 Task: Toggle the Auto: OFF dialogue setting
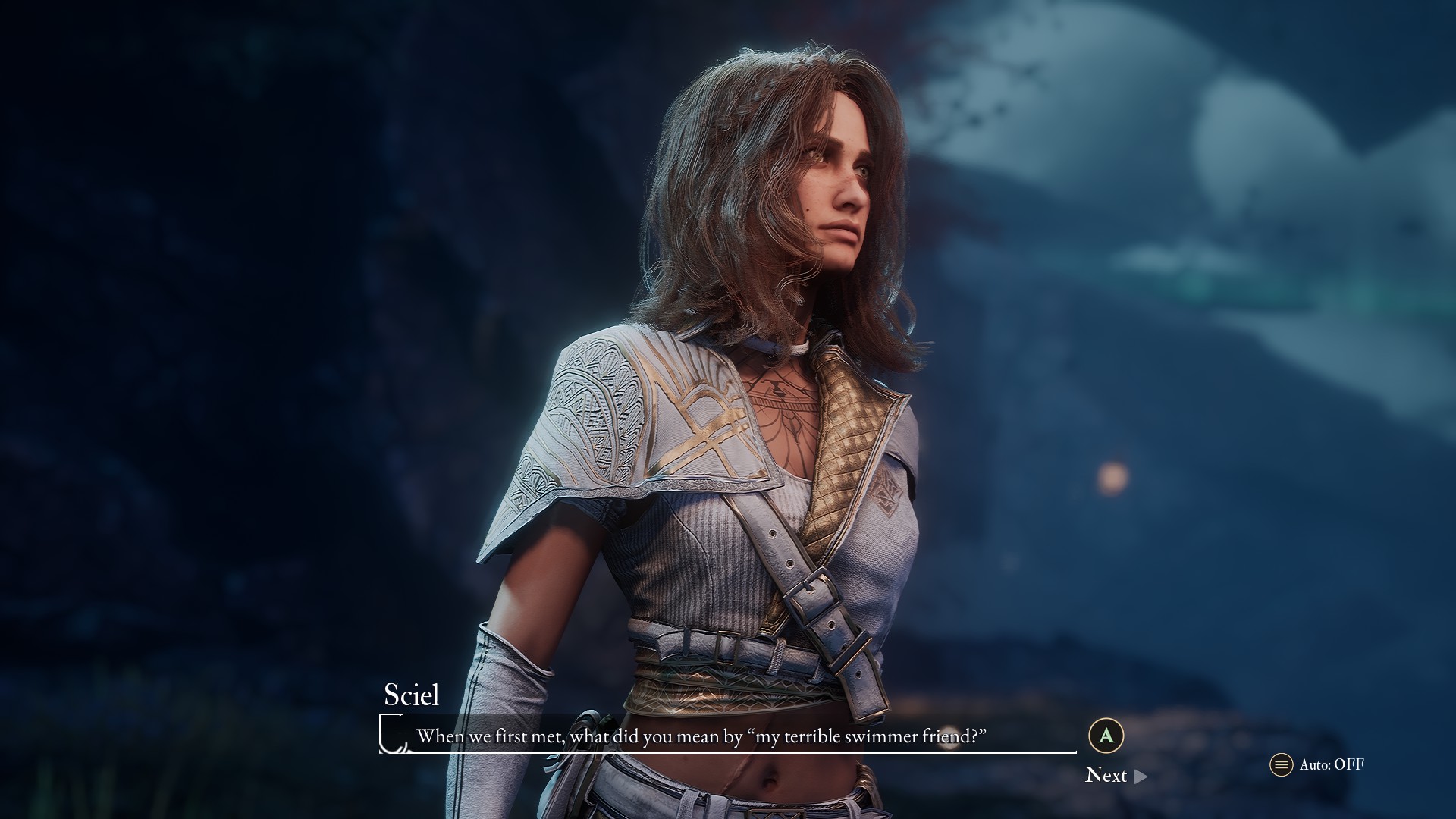(x=1317, y=764)
